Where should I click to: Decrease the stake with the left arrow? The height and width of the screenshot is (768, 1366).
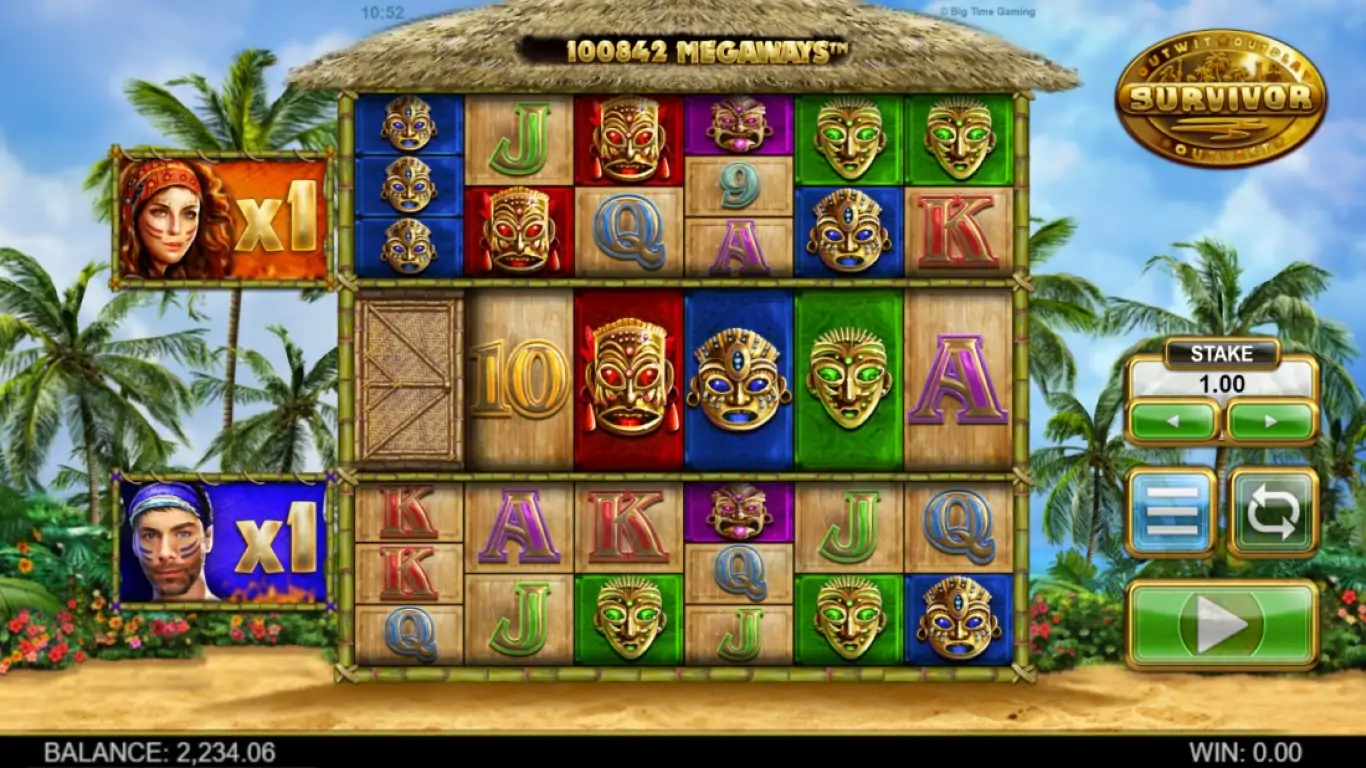pyautogui.click(x=1174, y=421)
